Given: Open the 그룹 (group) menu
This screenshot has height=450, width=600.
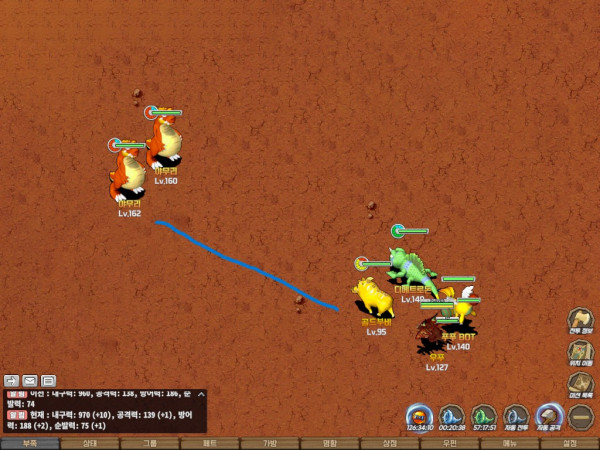Looking at the screenshot, I should pyautogui.click(x=150, y=443).
